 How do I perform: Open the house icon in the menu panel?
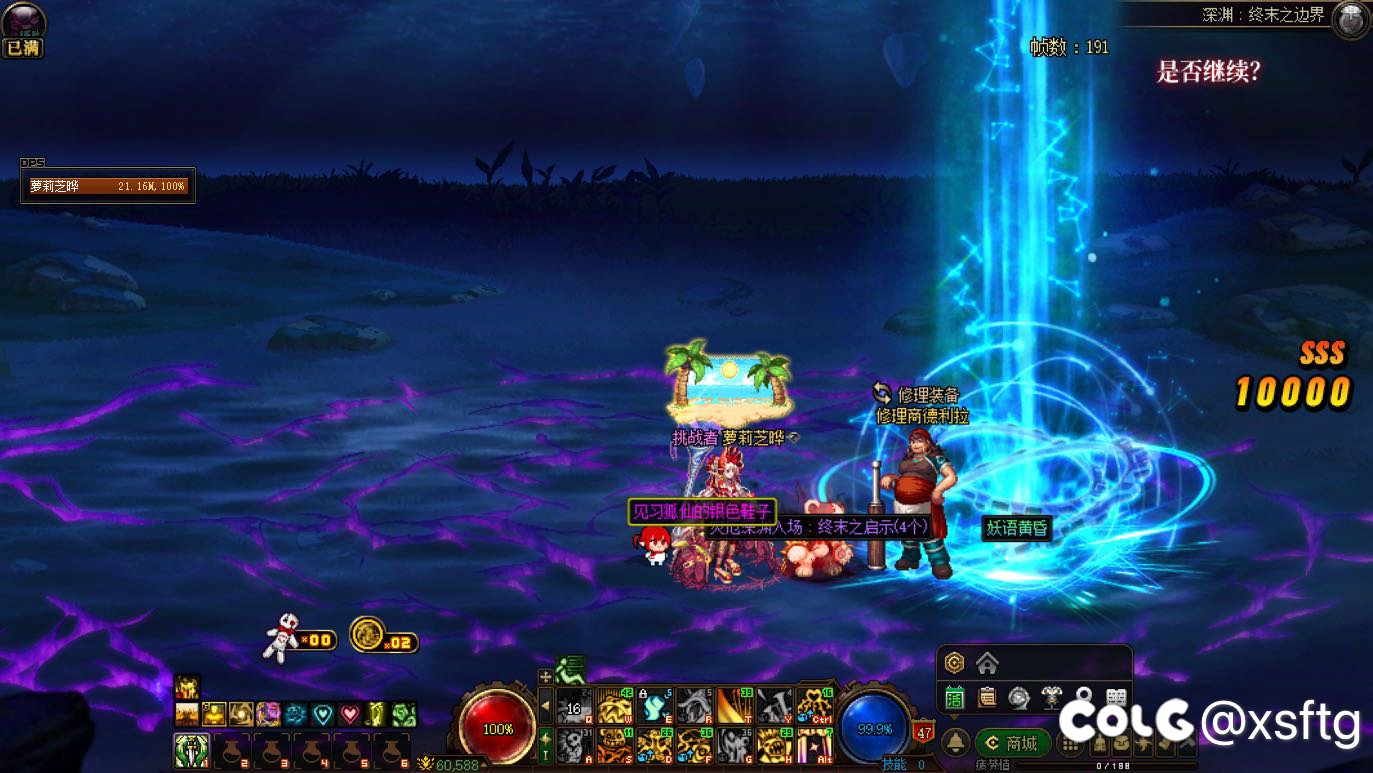987,663
